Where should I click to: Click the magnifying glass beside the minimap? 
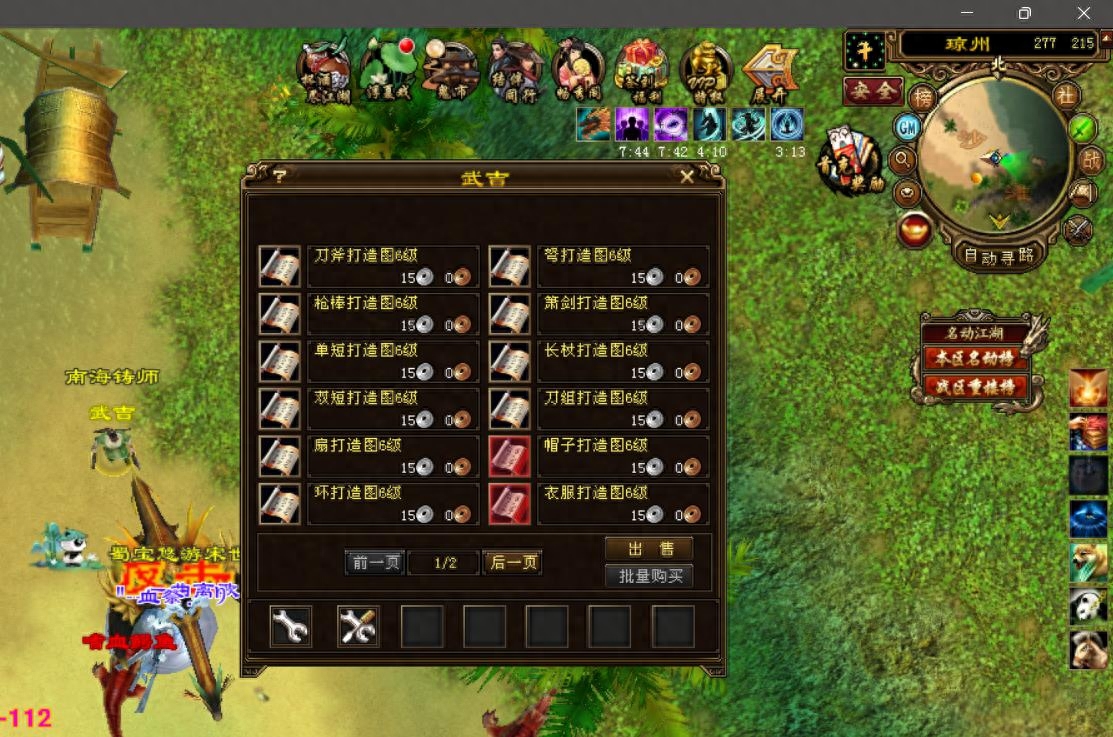903,159
